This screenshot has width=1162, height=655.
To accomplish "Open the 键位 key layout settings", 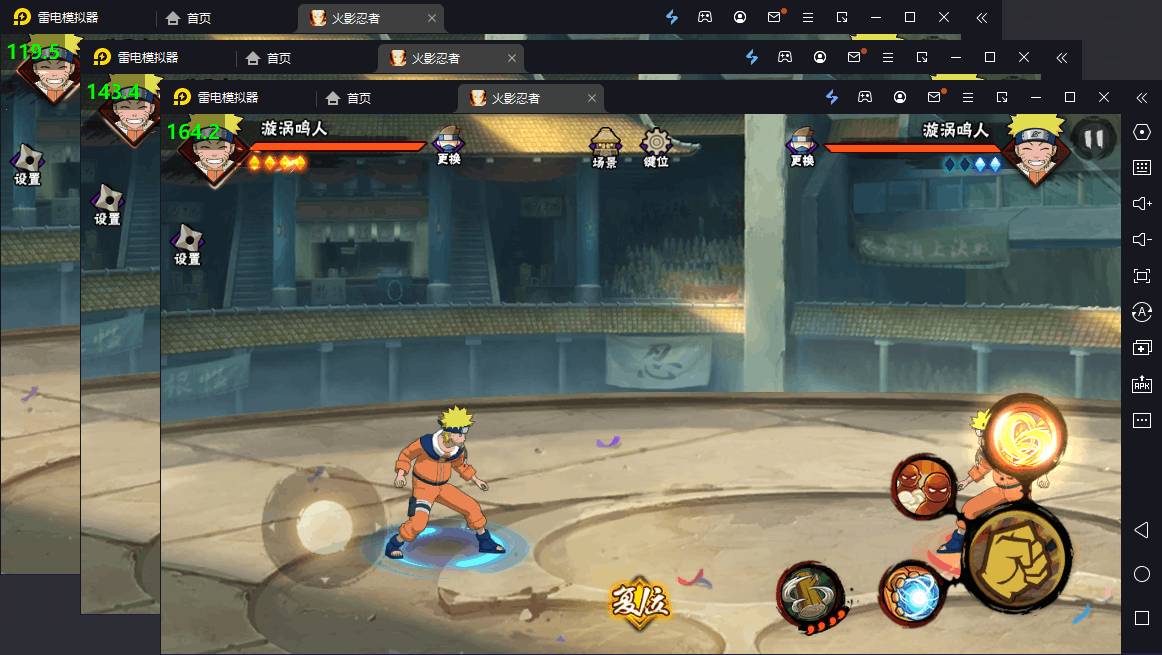I will pos(656,146).
